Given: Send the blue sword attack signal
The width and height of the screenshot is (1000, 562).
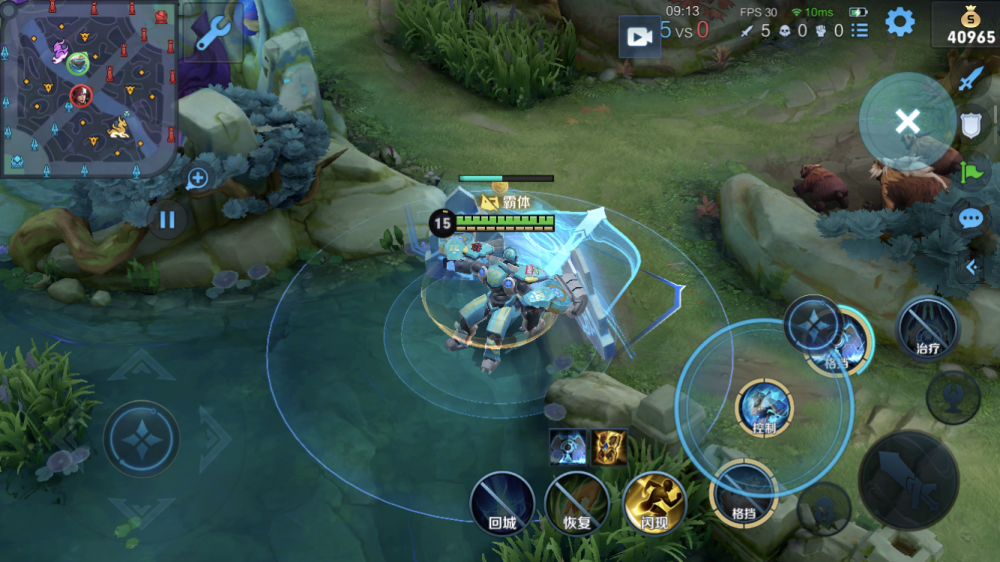Looking at the screenshot, I should (971, 79).
